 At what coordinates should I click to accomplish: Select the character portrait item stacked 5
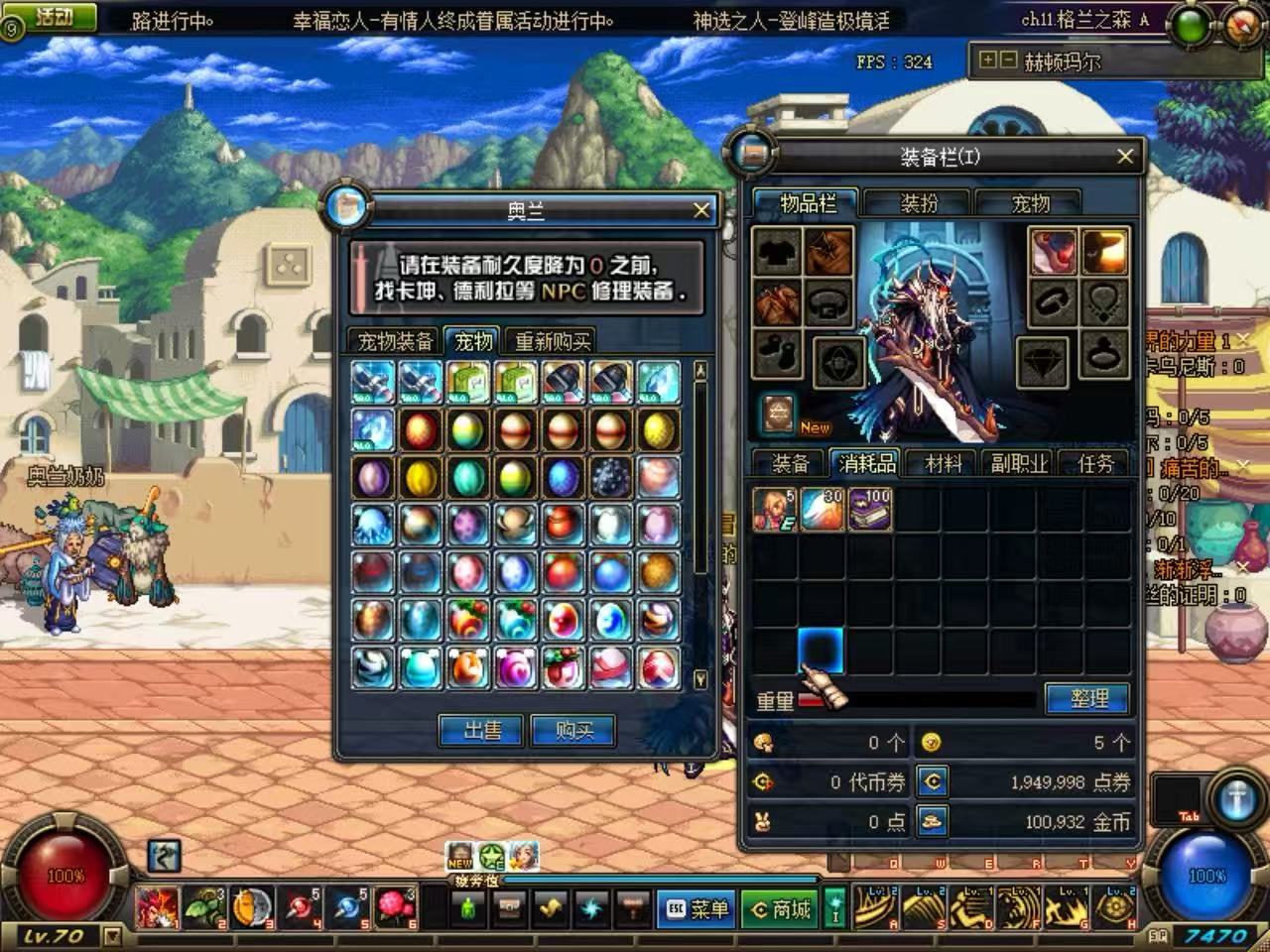coord(775,510)
